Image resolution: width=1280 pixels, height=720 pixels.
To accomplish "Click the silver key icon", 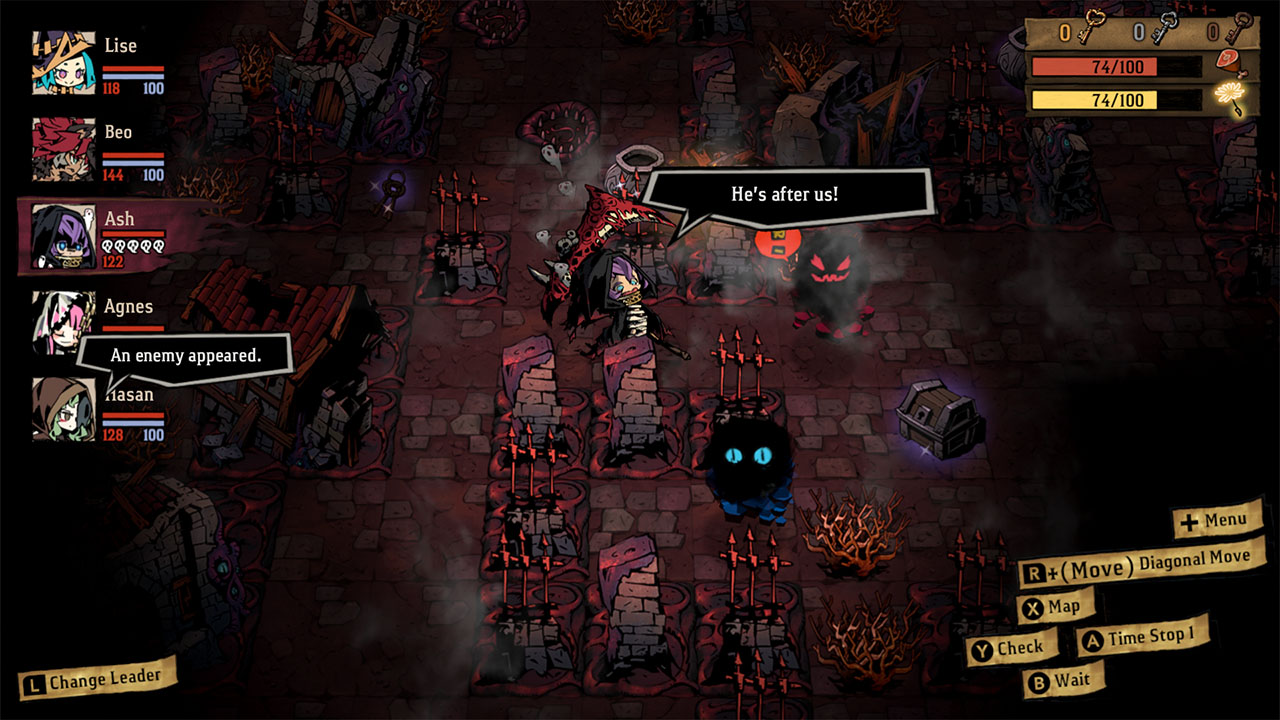I will coord(1166,26).
